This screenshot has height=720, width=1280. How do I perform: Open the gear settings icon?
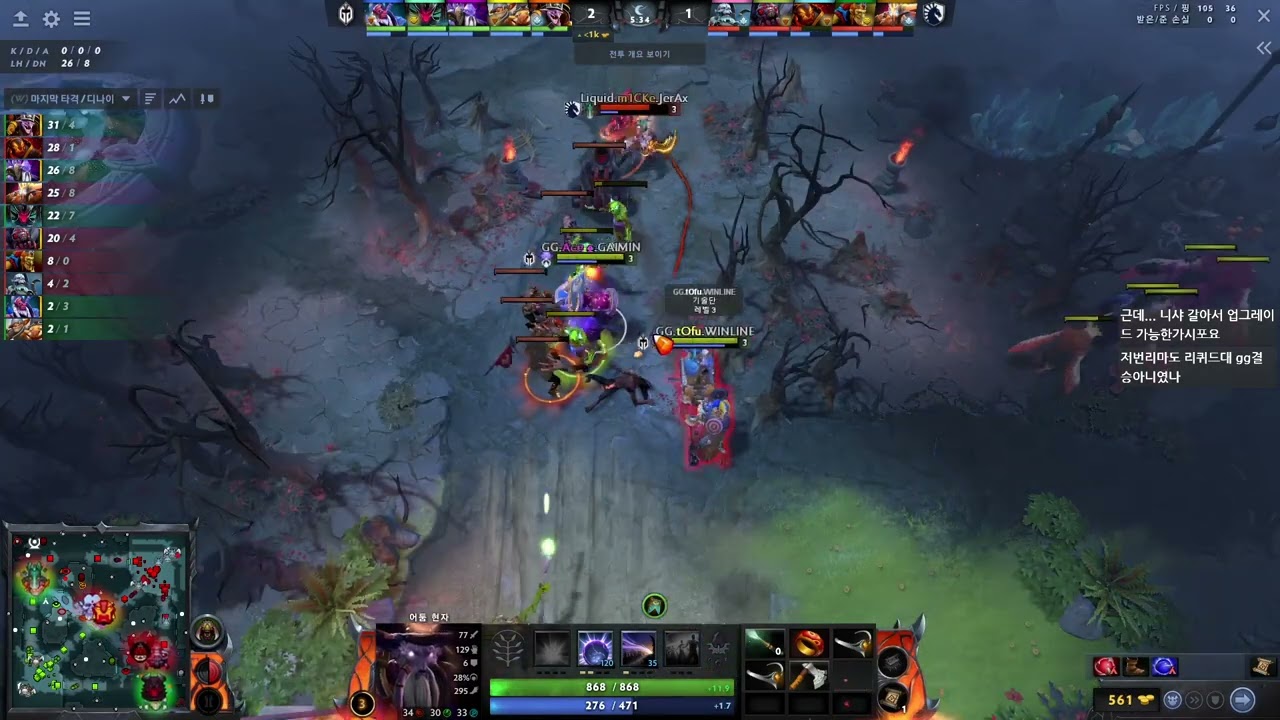click(51, 19)
